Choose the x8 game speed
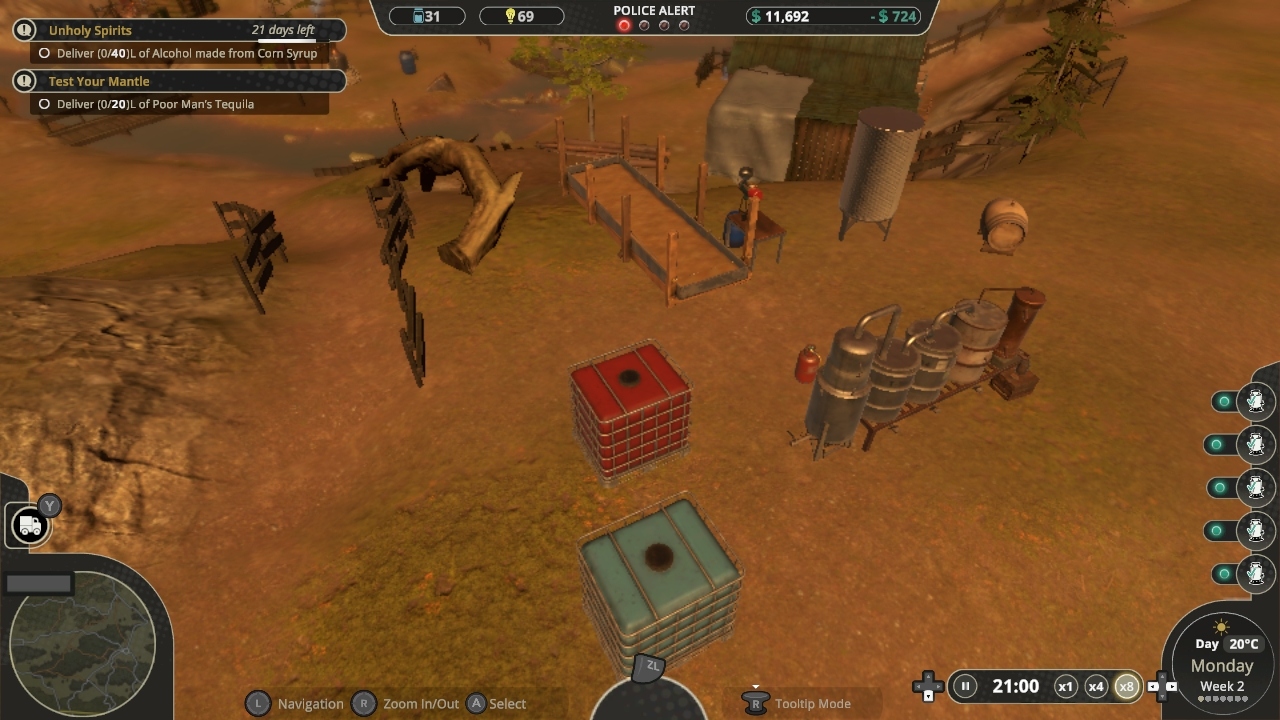Image resolution: width=1280 pixels, height=720 pixels. (x=1127, y=686)
